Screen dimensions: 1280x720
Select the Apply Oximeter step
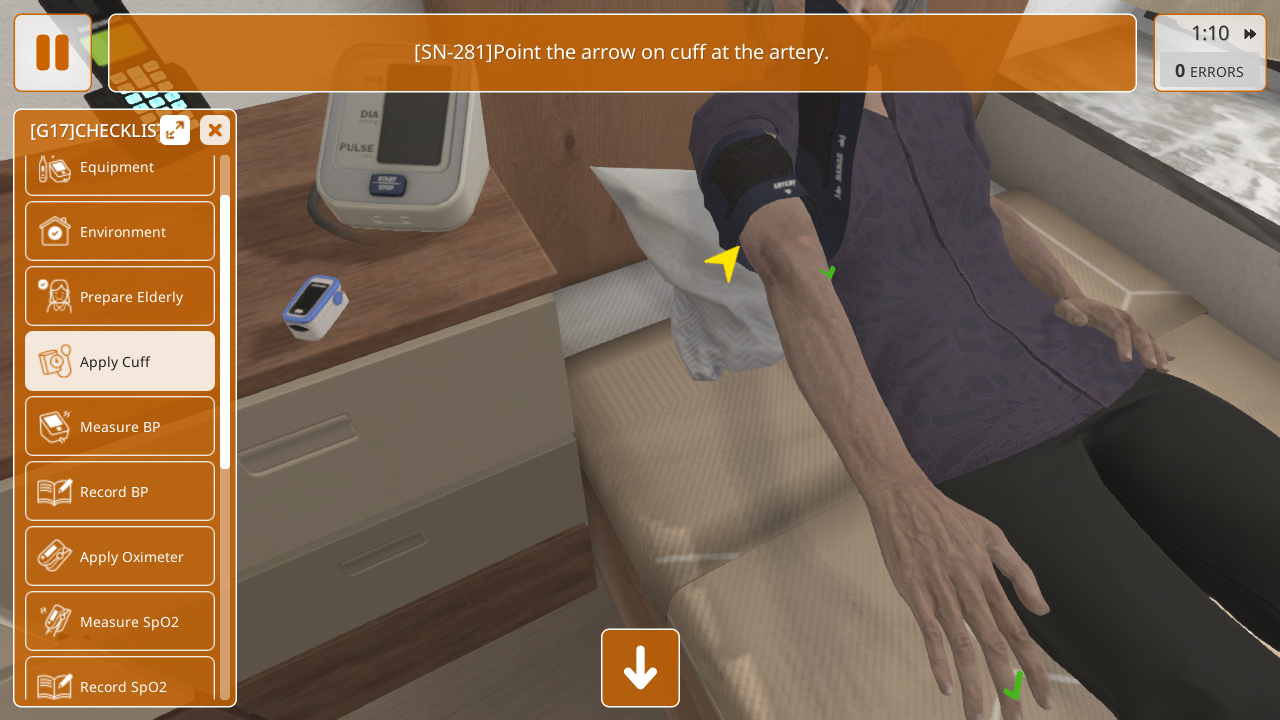pyautogui.click(x=120, y=556)
